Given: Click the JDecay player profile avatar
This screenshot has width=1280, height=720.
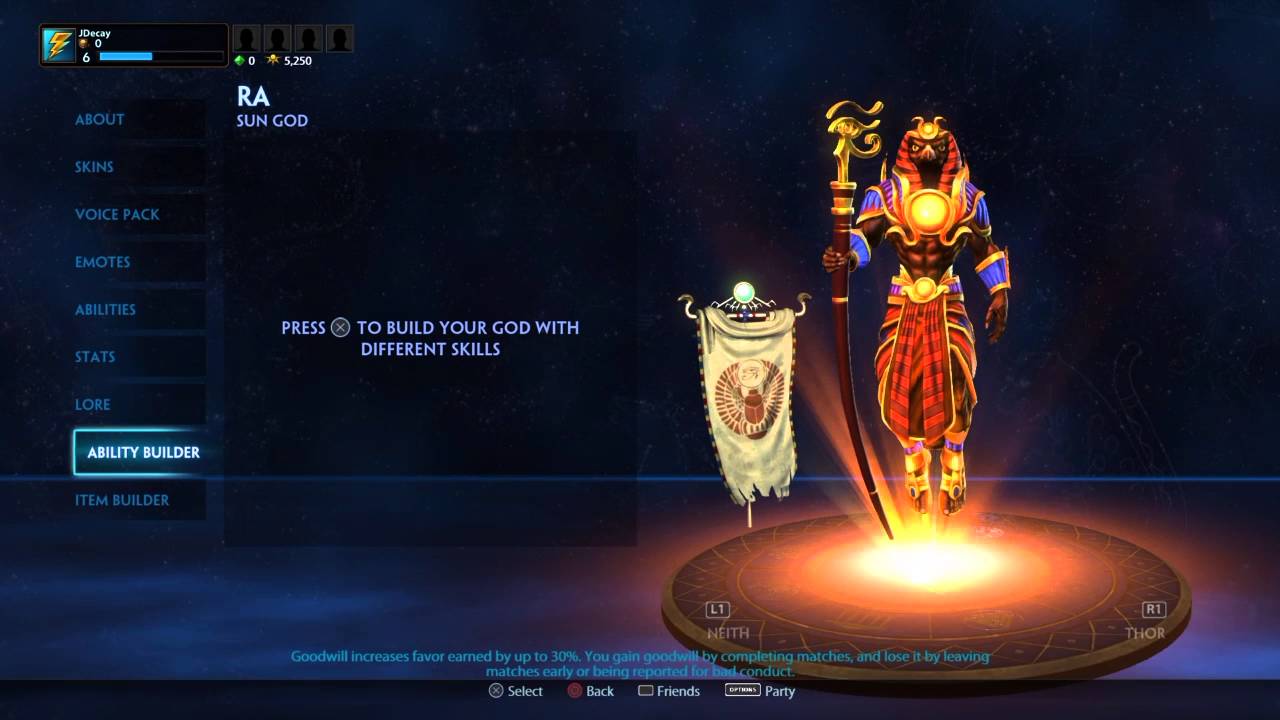Looking at the screenshot, I should point(59,46).
